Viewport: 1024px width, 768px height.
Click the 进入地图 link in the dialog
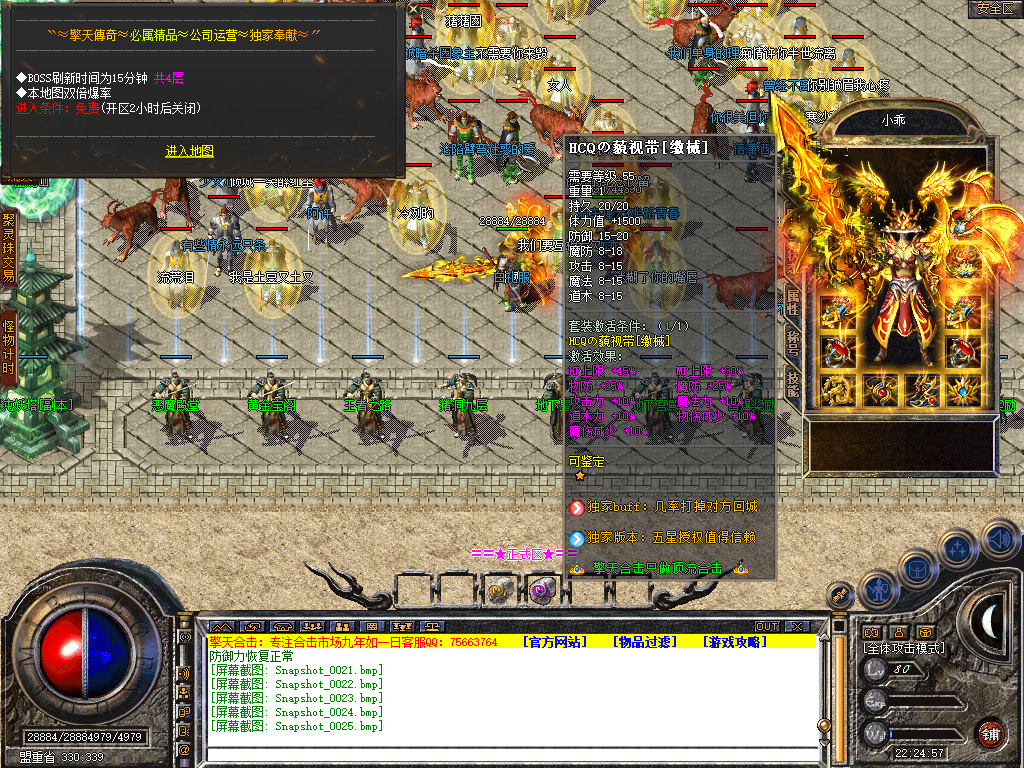coord(189,151)
